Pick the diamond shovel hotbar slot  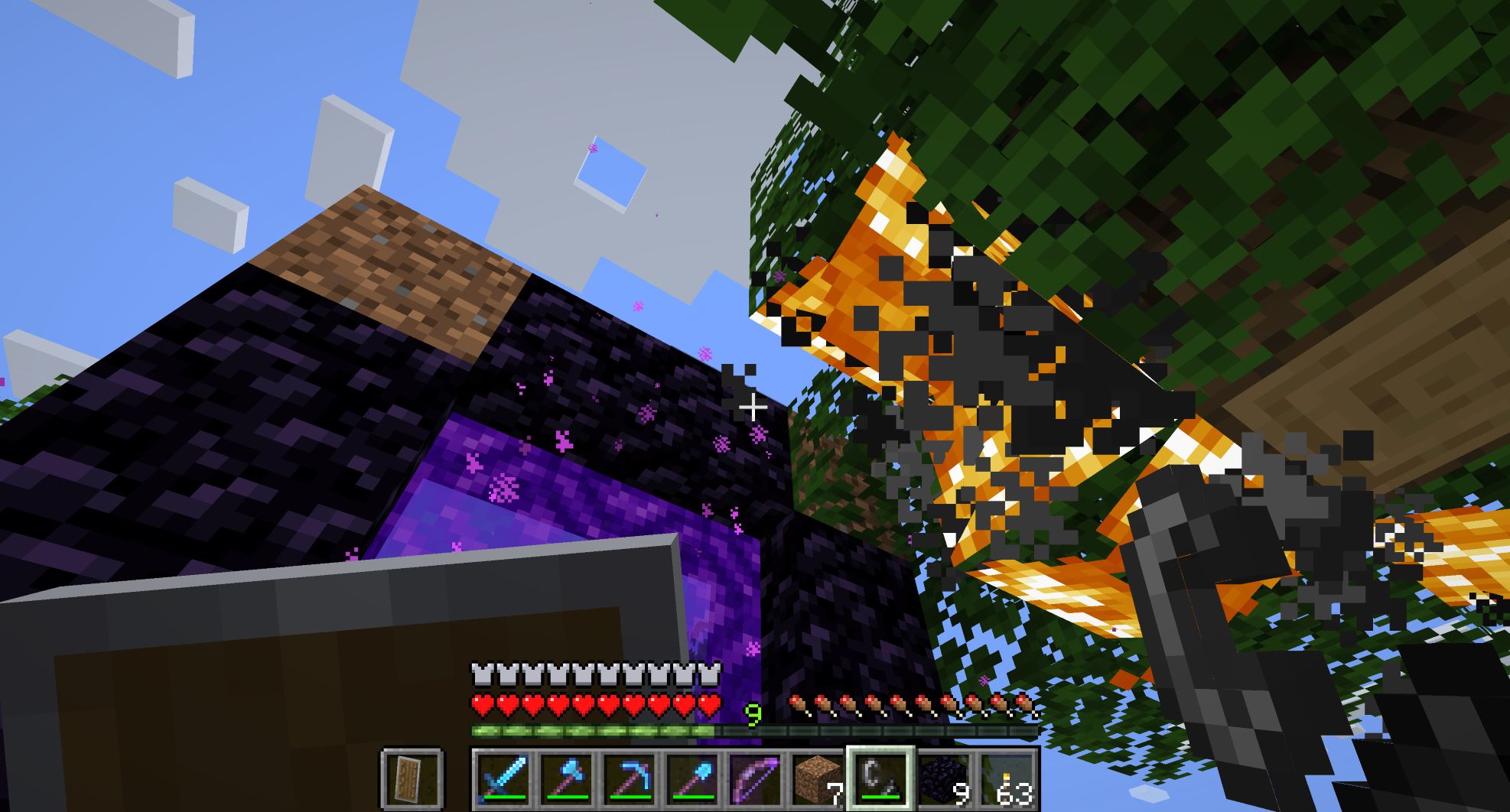point(692,778)
